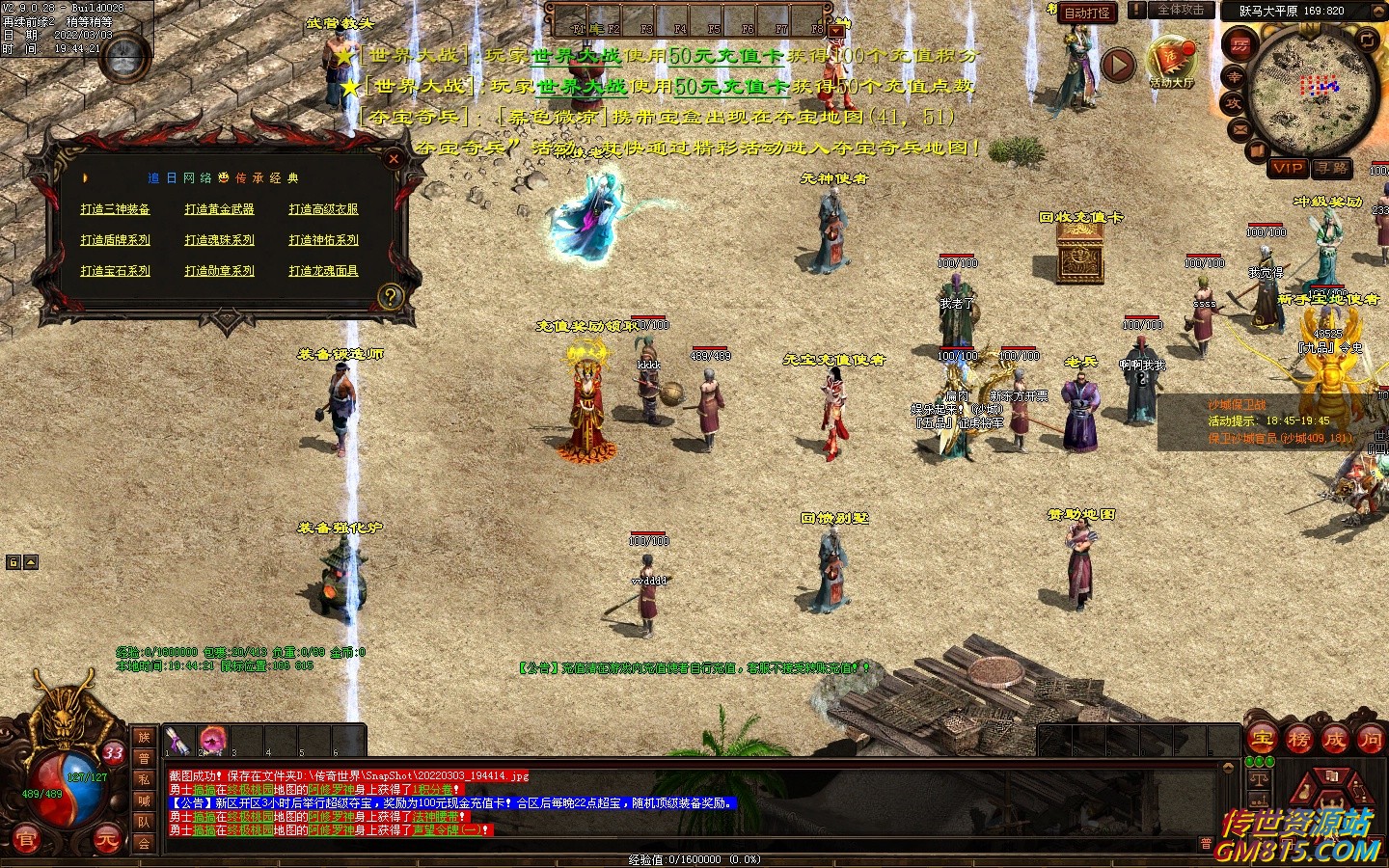
Task: Open the mail envelope icon
Action: [1240, 128]
